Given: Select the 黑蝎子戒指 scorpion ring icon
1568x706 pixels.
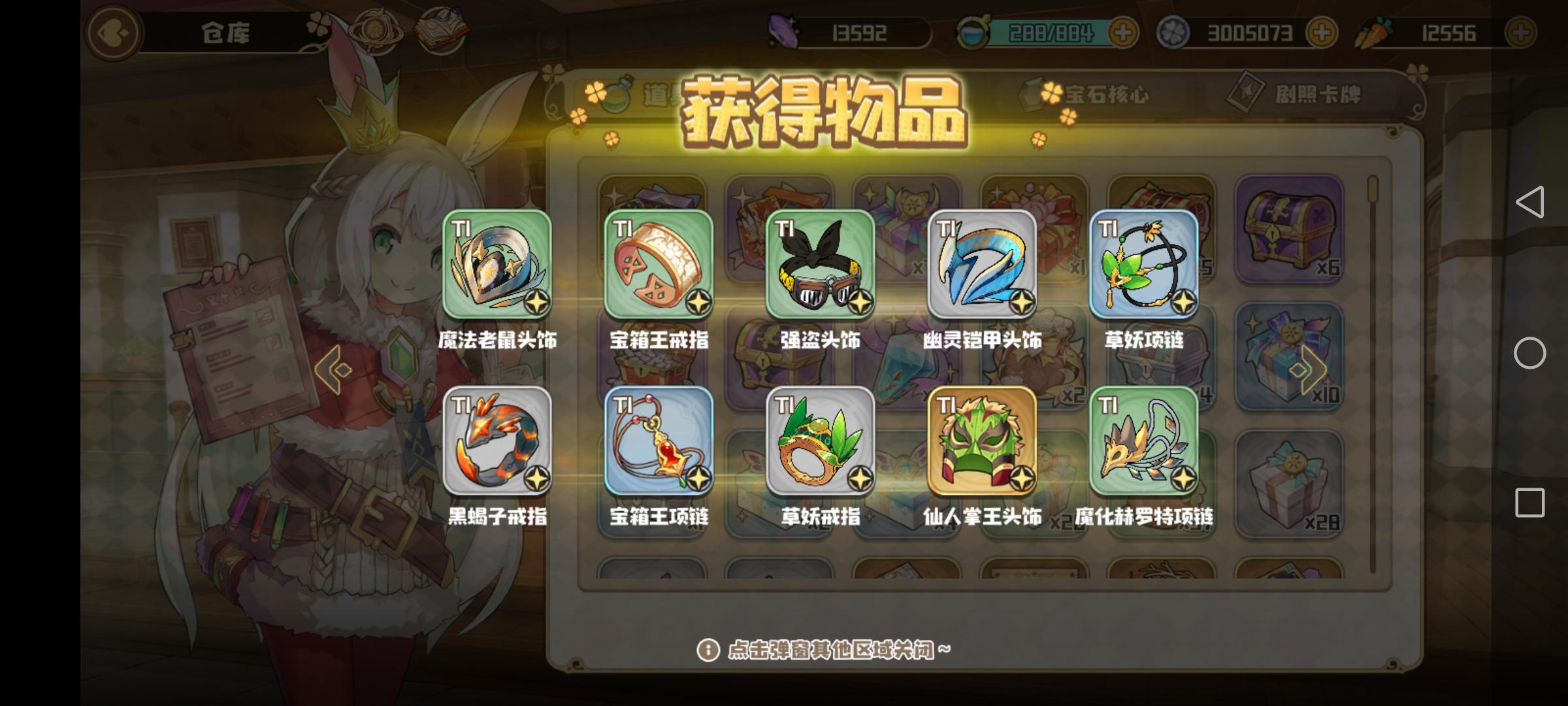Looking at the screenshot, I should (x=498, y=445).
